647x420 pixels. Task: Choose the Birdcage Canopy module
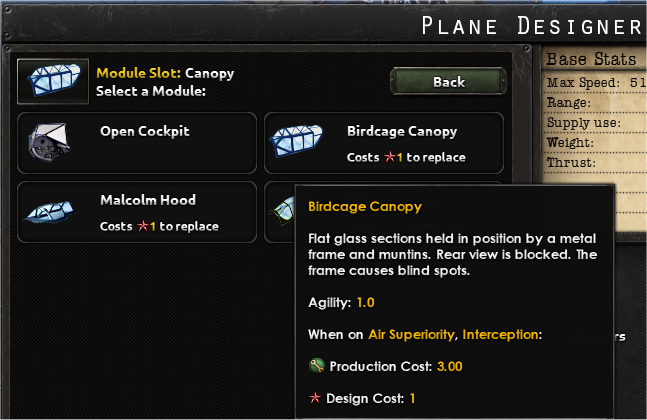(383, 142)
